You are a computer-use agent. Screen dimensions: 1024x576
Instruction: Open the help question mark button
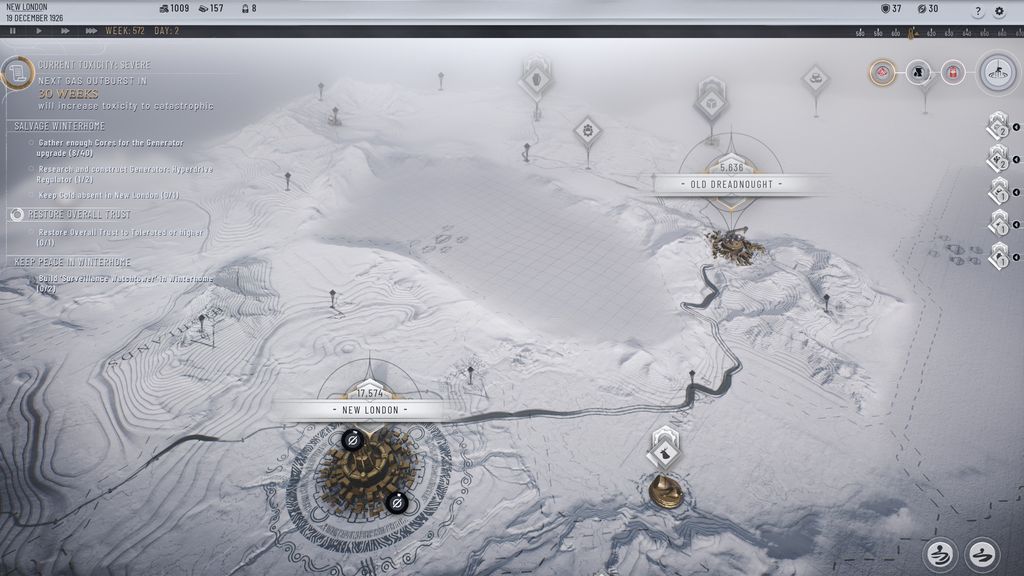coord(978,11)
